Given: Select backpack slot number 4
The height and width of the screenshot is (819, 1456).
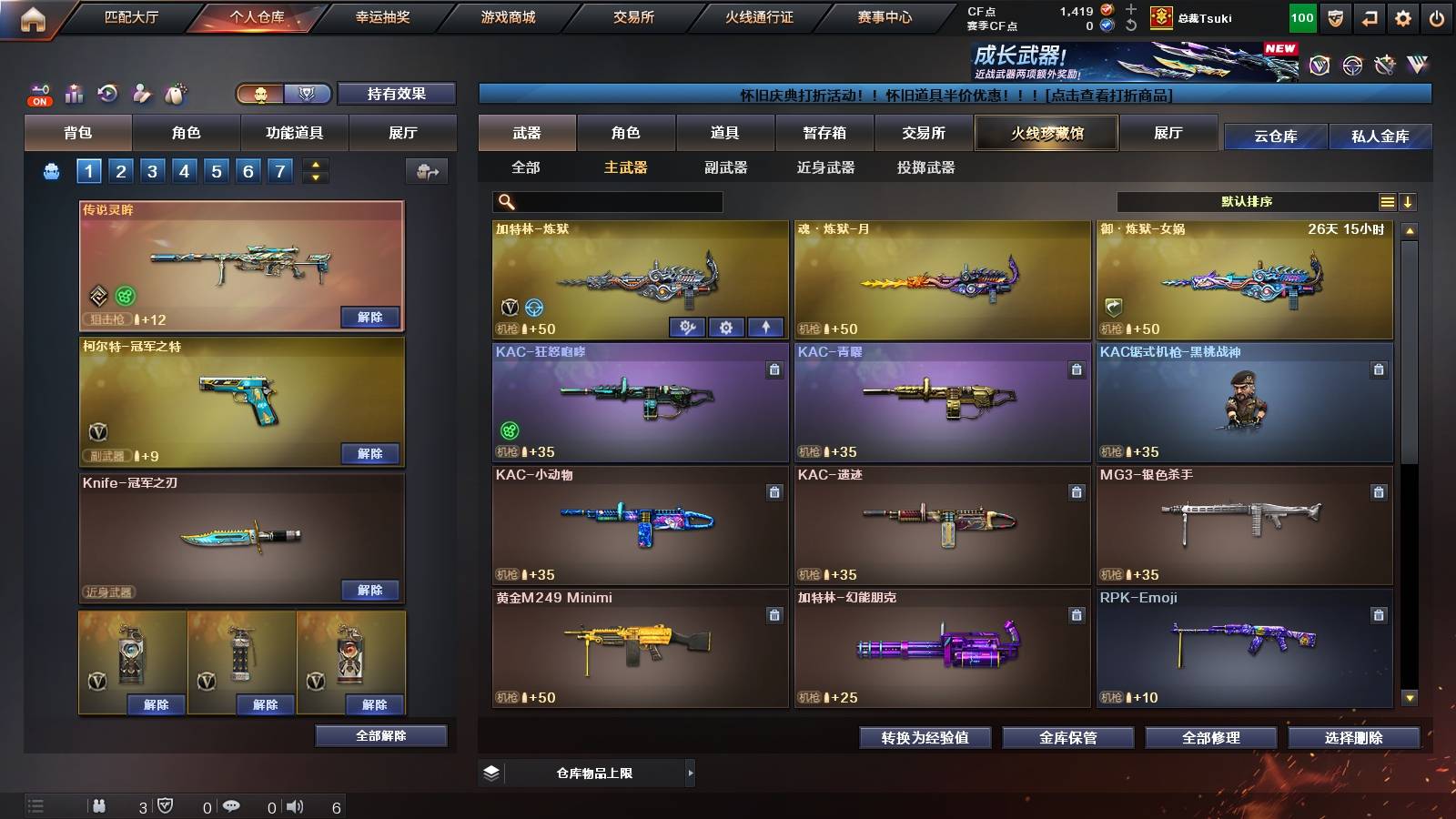Looking at the screenshot, I should [x=184, y=169].
